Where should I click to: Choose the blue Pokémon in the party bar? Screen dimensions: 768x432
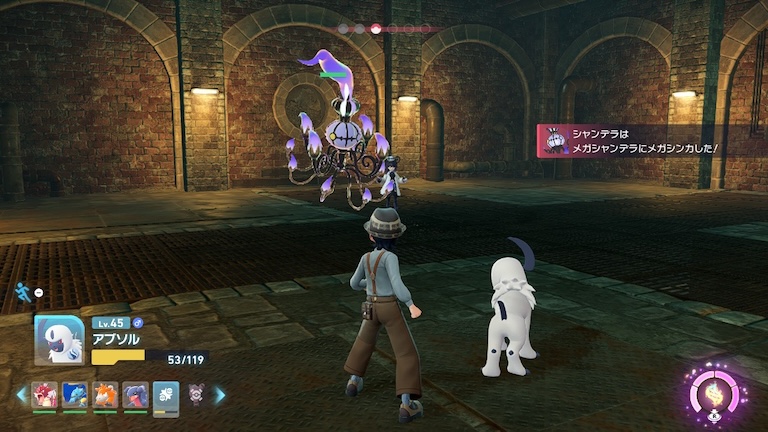click(75, 394)
